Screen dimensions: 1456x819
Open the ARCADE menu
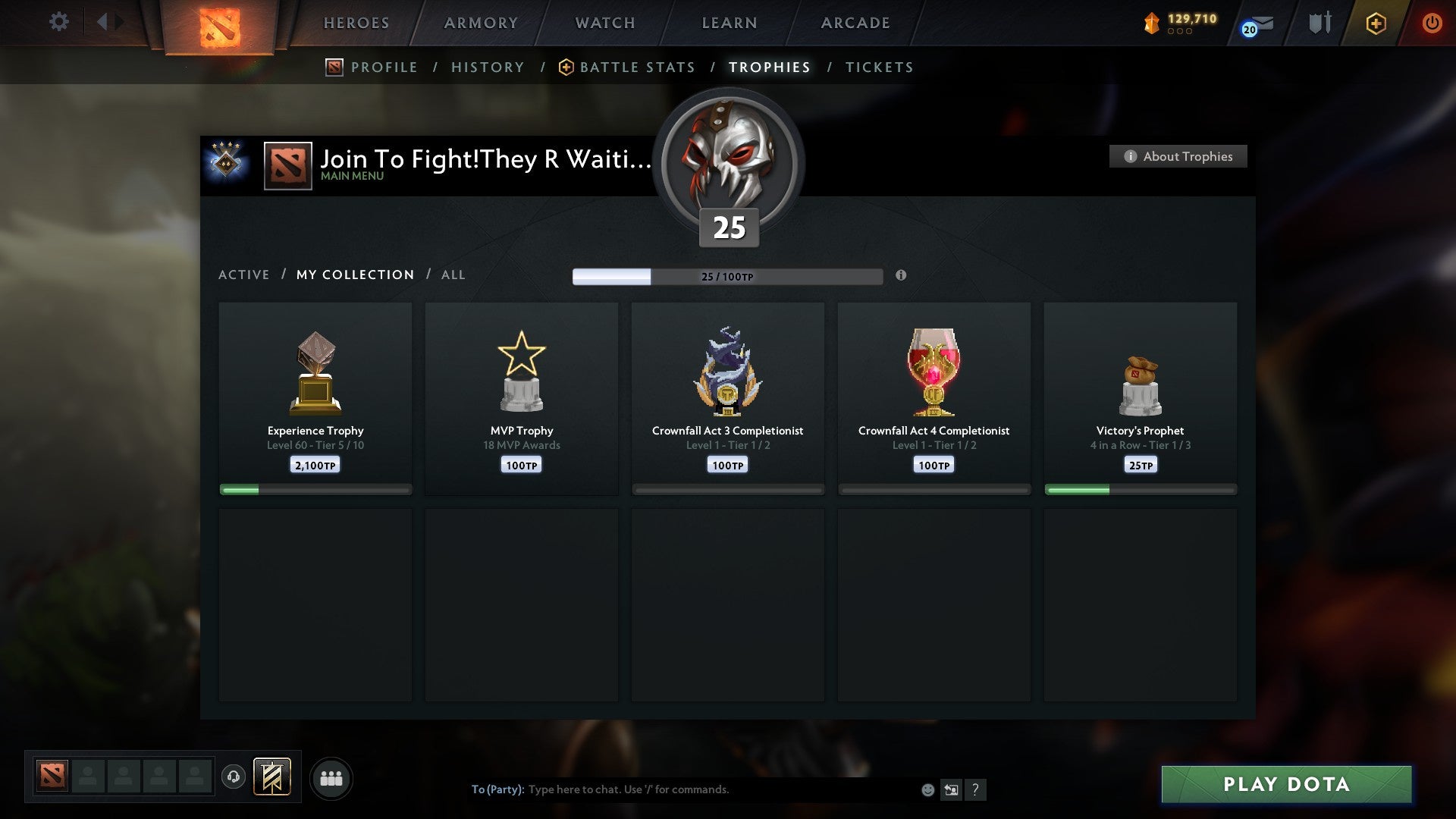854,23
